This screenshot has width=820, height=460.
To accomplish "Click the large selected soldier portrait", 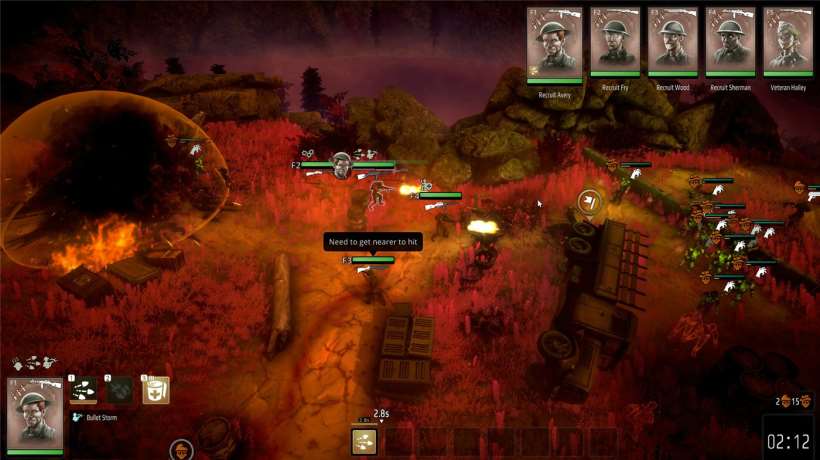I will (x=35, y=414).
